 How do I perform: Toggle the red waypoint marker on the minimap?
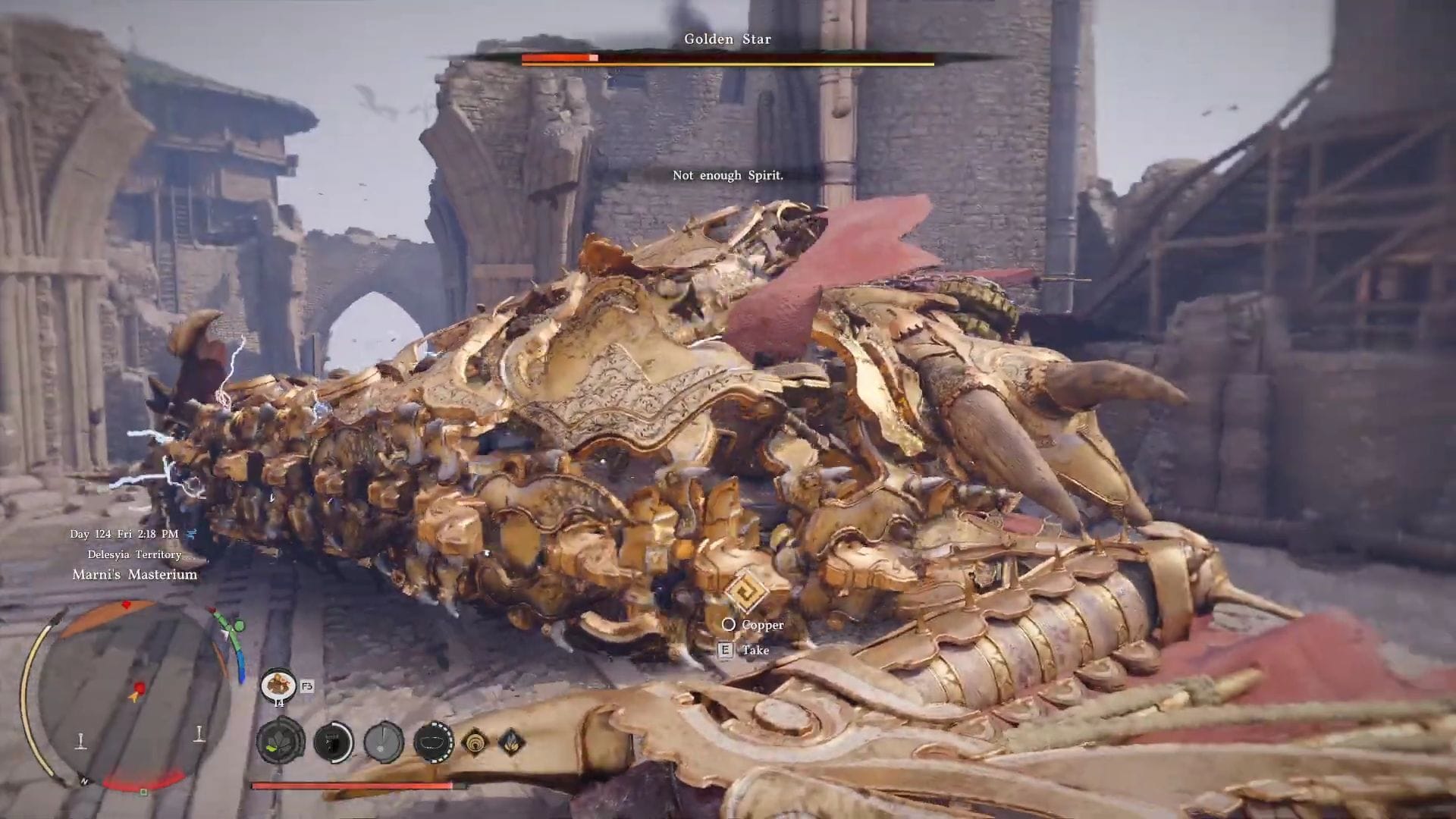tap(127, 604)
